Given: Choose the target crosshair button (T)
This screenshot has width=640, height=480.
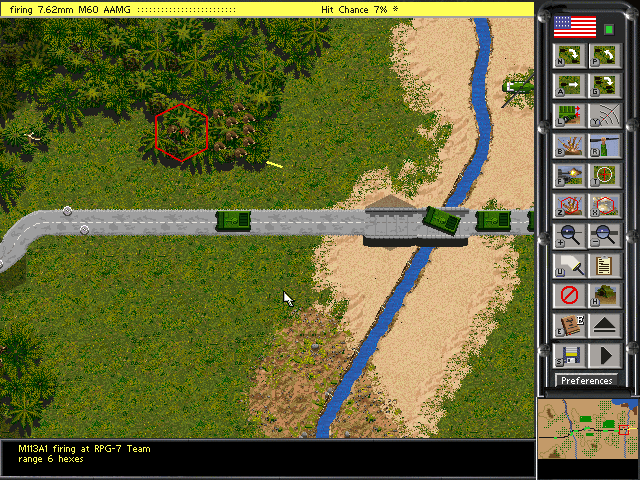Looking at the screenshot, I should [604, 176].
